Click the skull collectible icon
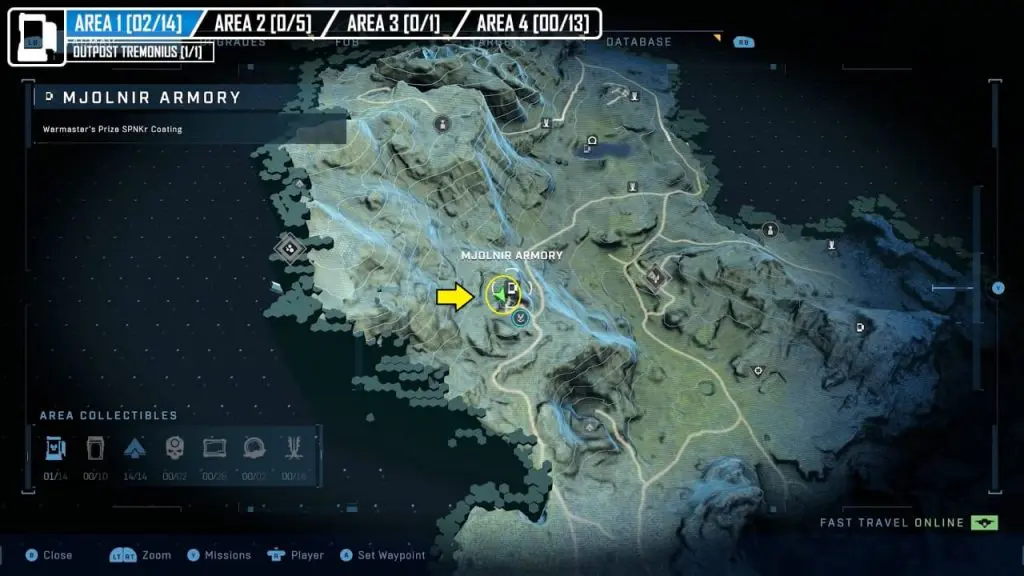1024x576 pixels. 174,447
